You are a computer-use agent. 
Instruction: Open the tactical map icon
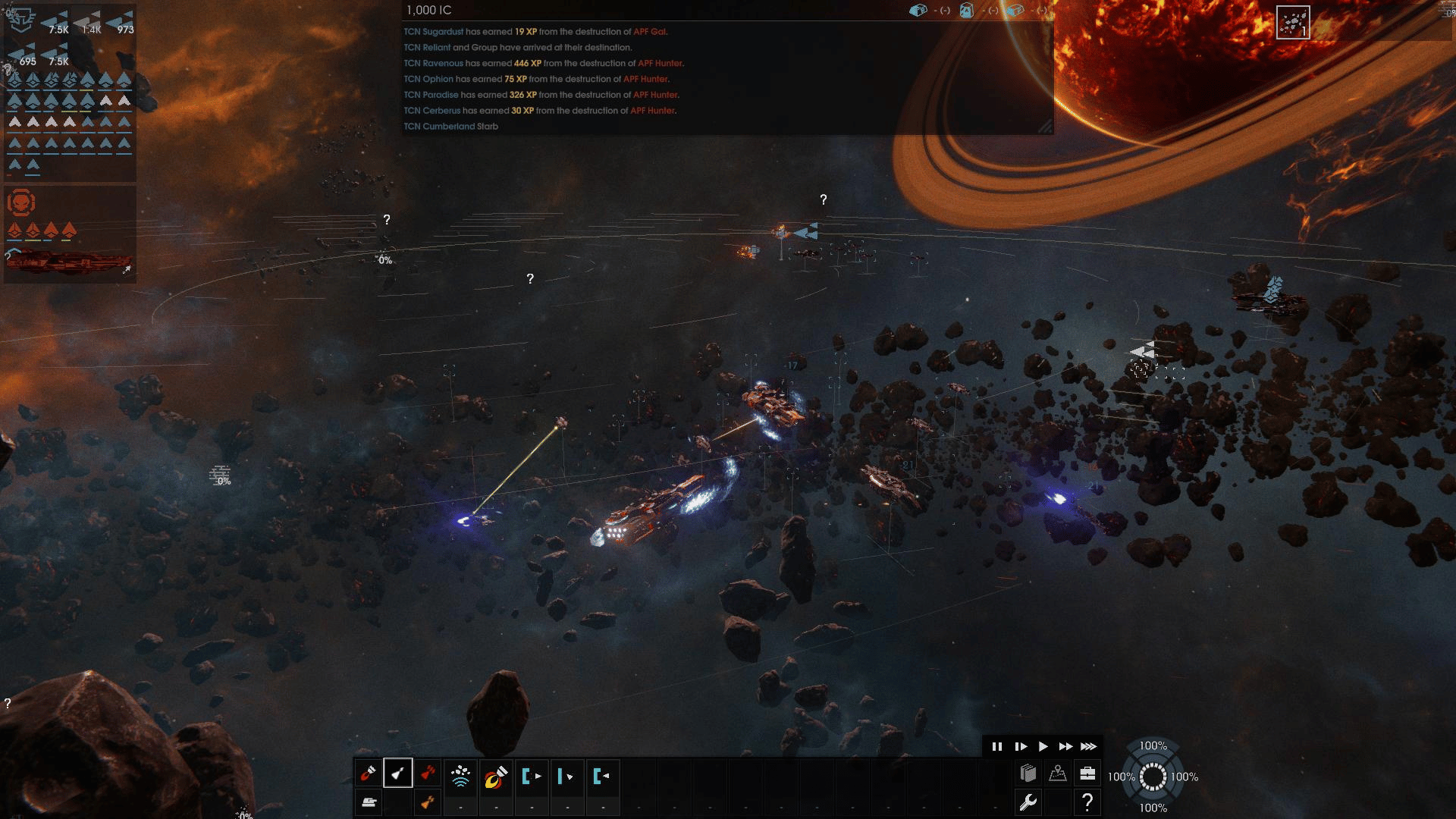point(1058,773)
